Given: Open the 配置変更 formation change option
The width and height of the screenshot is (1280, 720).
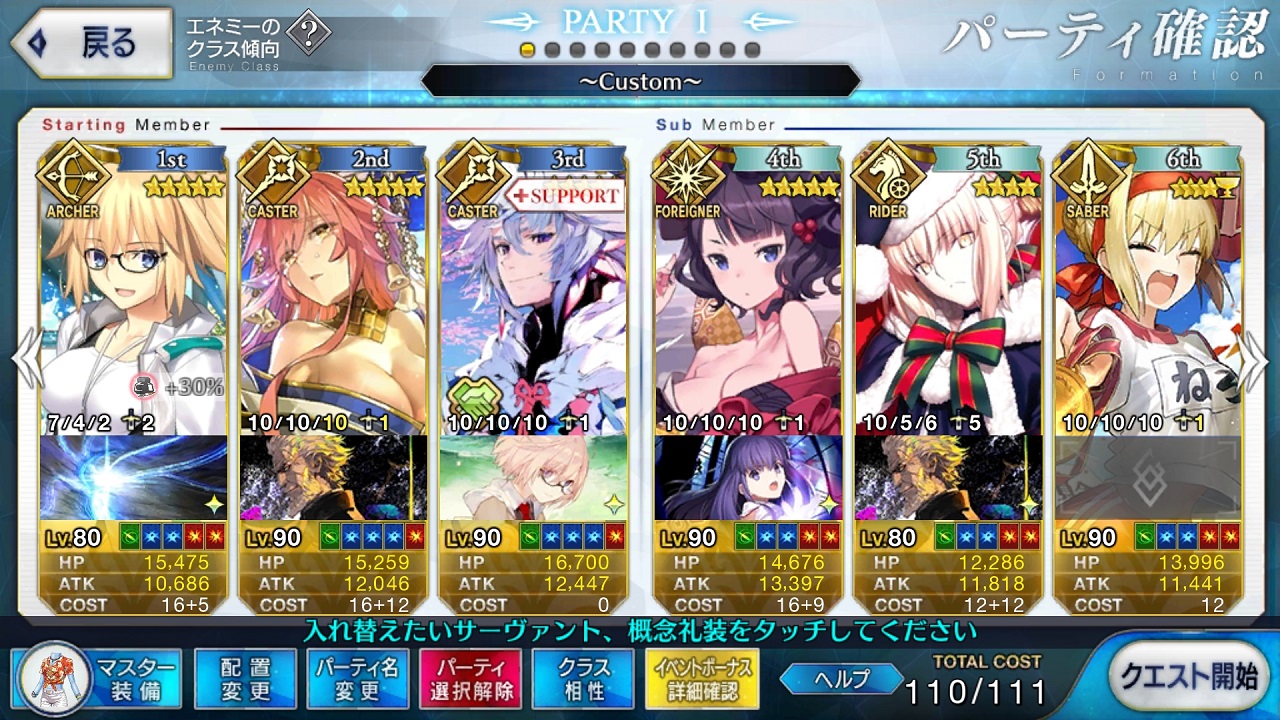Looking at the screenshot, I should tap(245, 678).
